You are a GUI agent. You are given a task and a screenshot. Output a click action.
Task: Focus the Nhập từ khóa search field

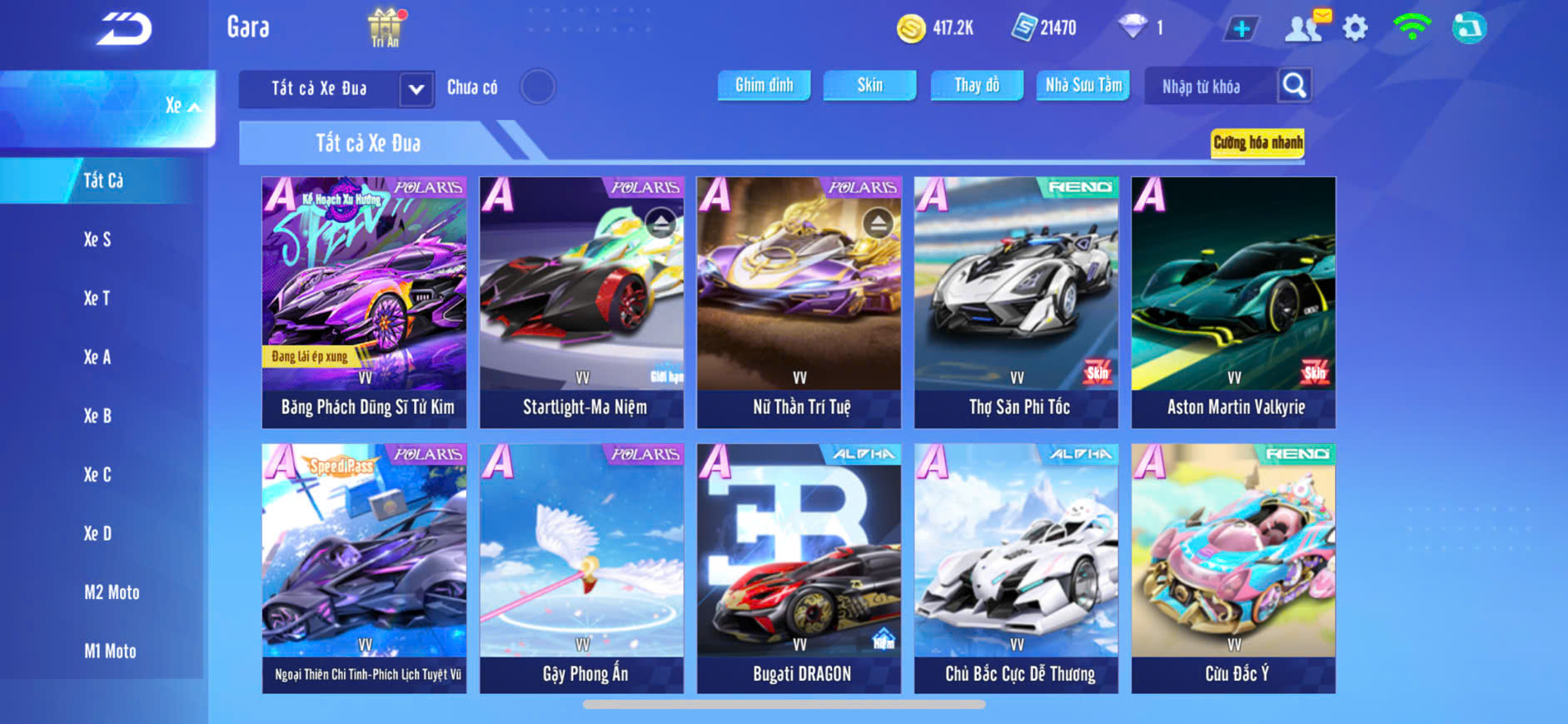[x=1209, y=87]
